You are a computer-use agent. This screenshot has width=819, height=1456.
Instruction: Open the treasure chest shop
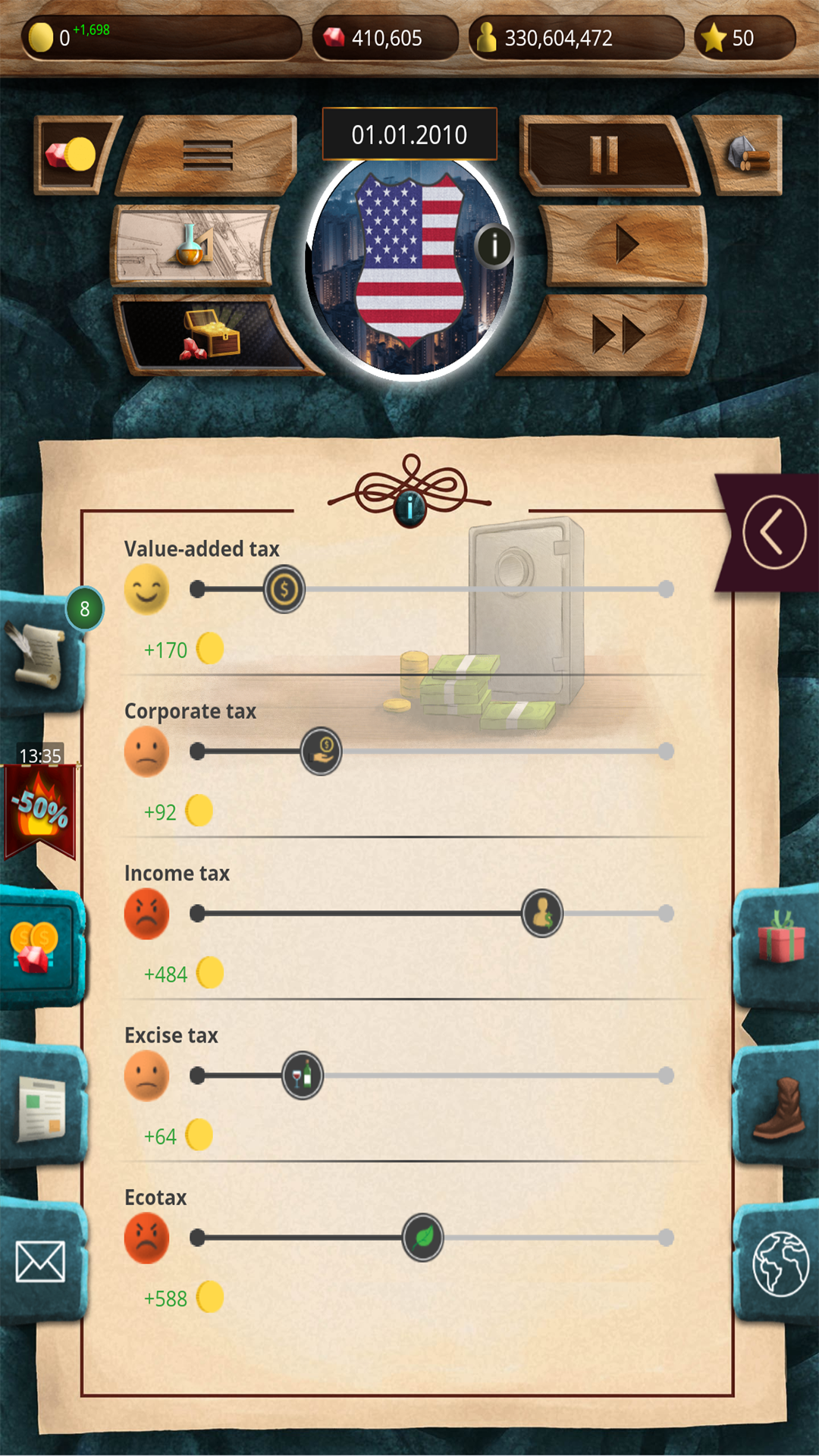[209, 334]
